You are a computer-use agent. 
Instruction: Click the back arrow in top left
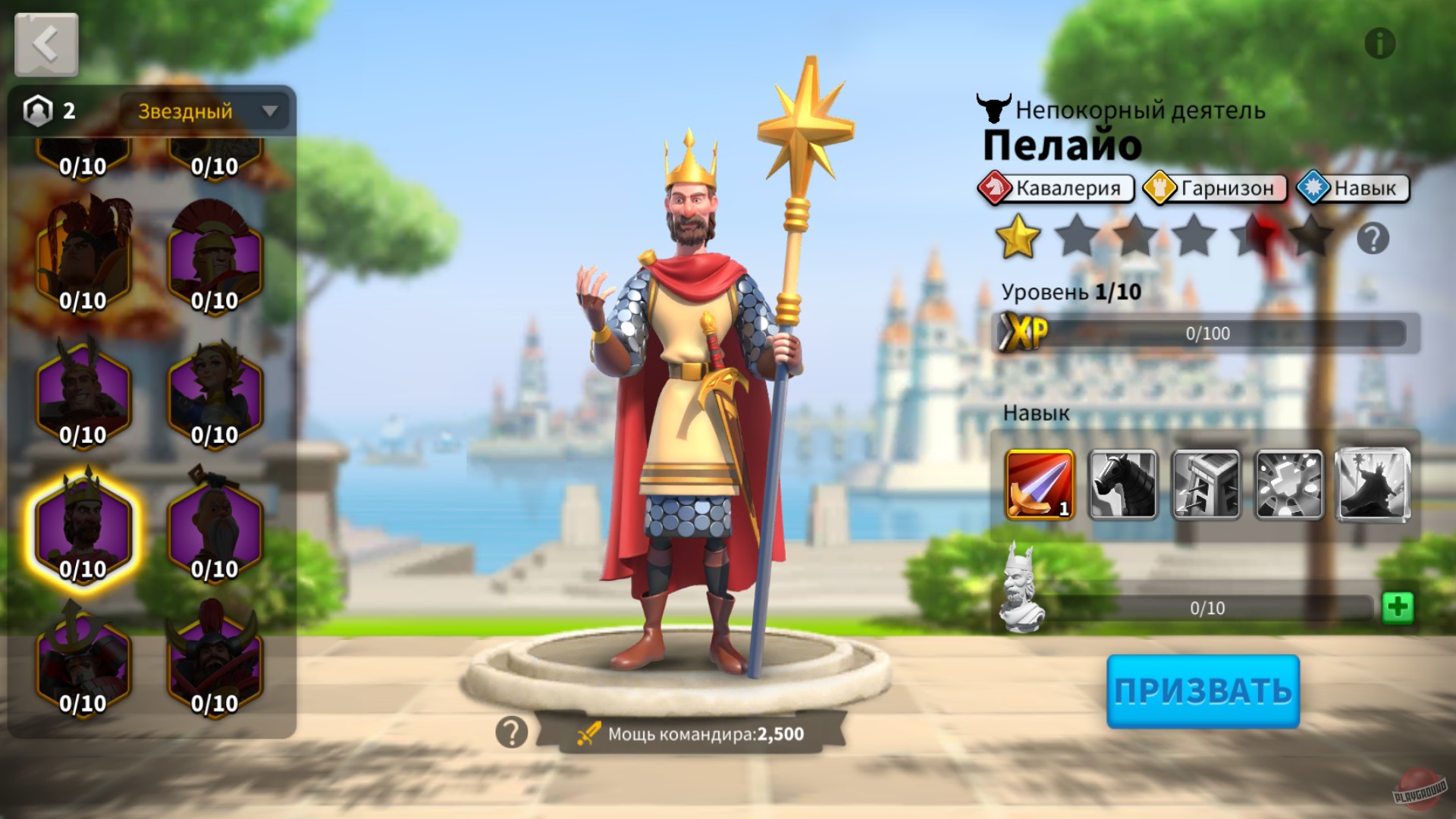pyautogui.click(x=45, y=43)
